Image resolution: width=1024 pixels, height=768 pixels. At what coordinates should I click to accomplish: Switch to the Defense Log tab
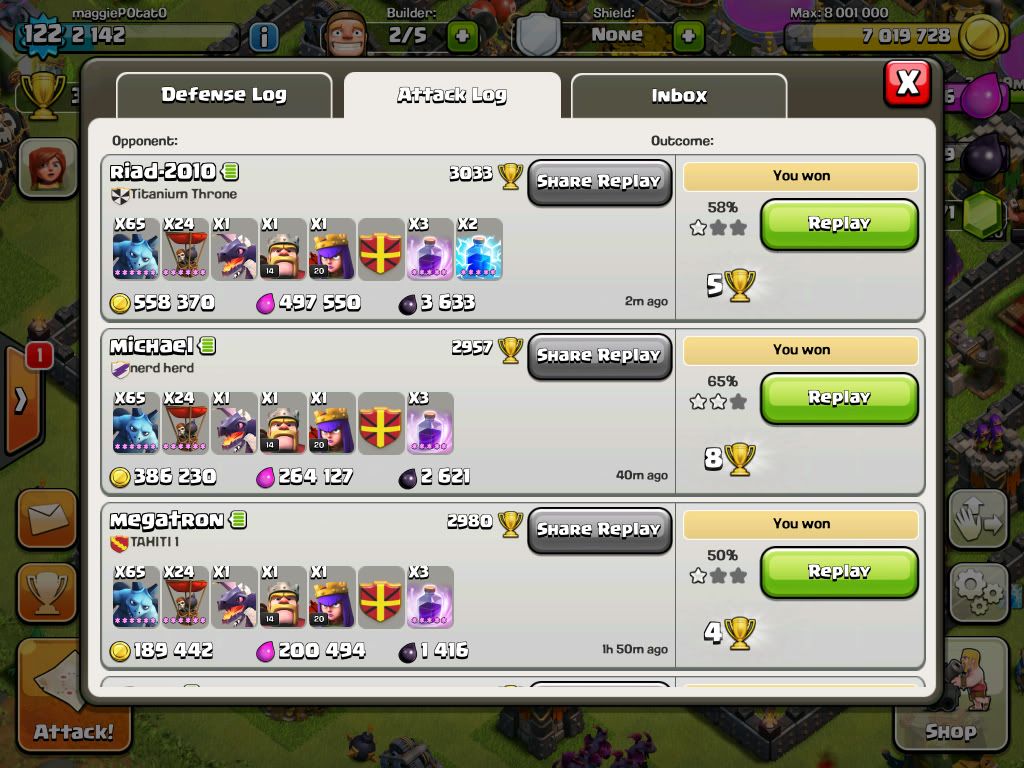click(224, 96)
